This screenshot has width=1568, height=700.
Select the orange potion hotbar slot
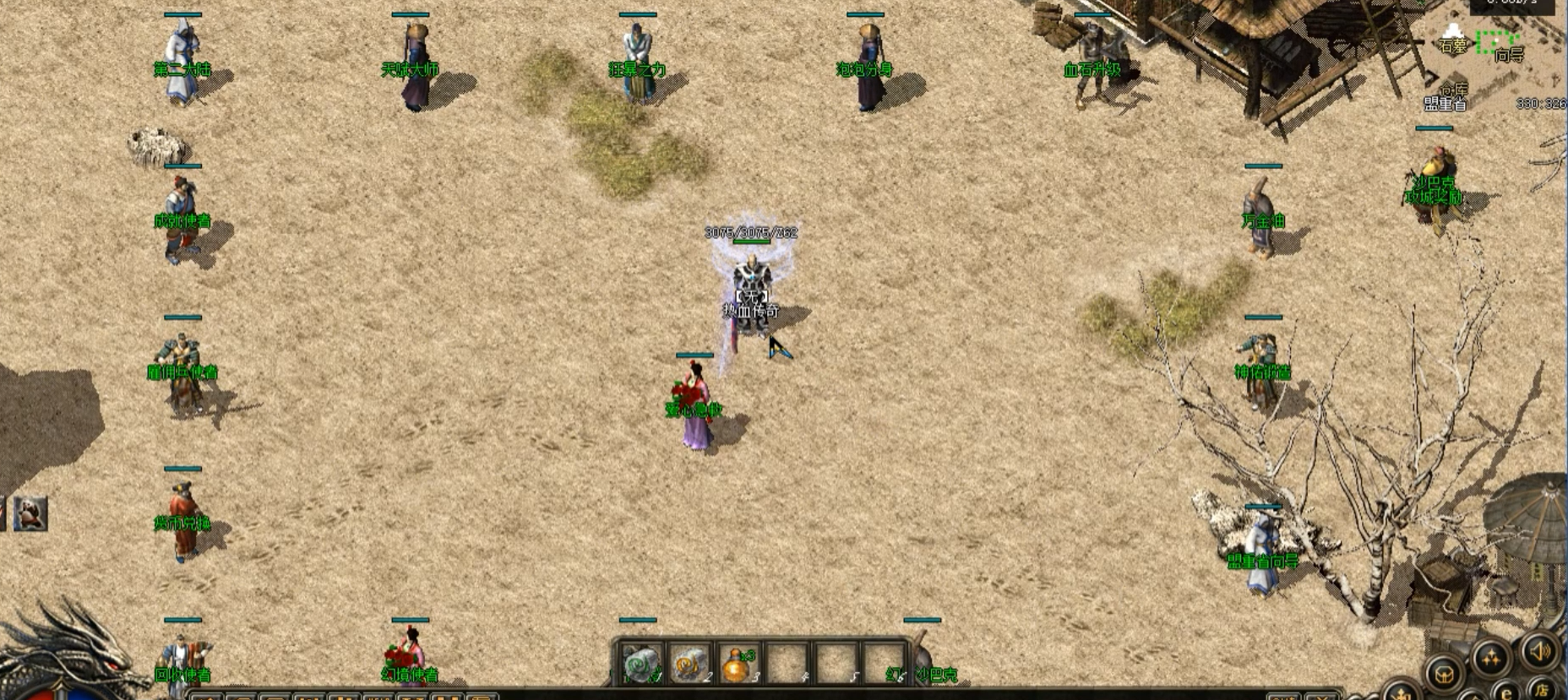tap(738, 664)
